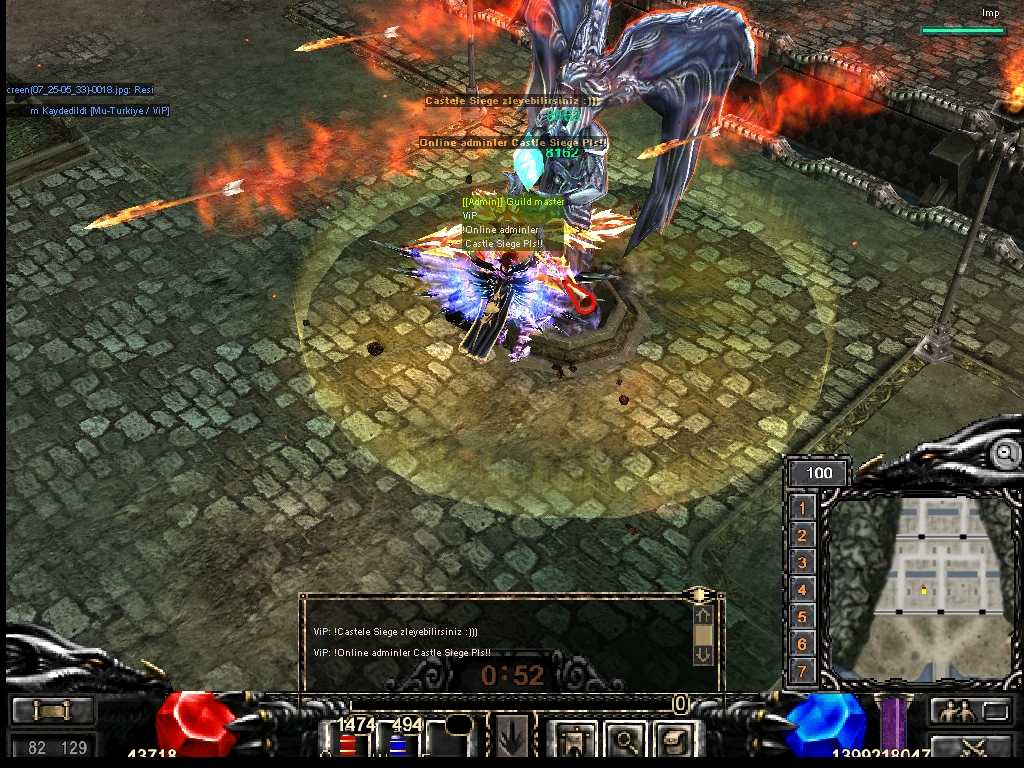Select button 2 in the minimap column
Image resolution: width=1024 pixels, height=768 pixels.
pos(802,535)
